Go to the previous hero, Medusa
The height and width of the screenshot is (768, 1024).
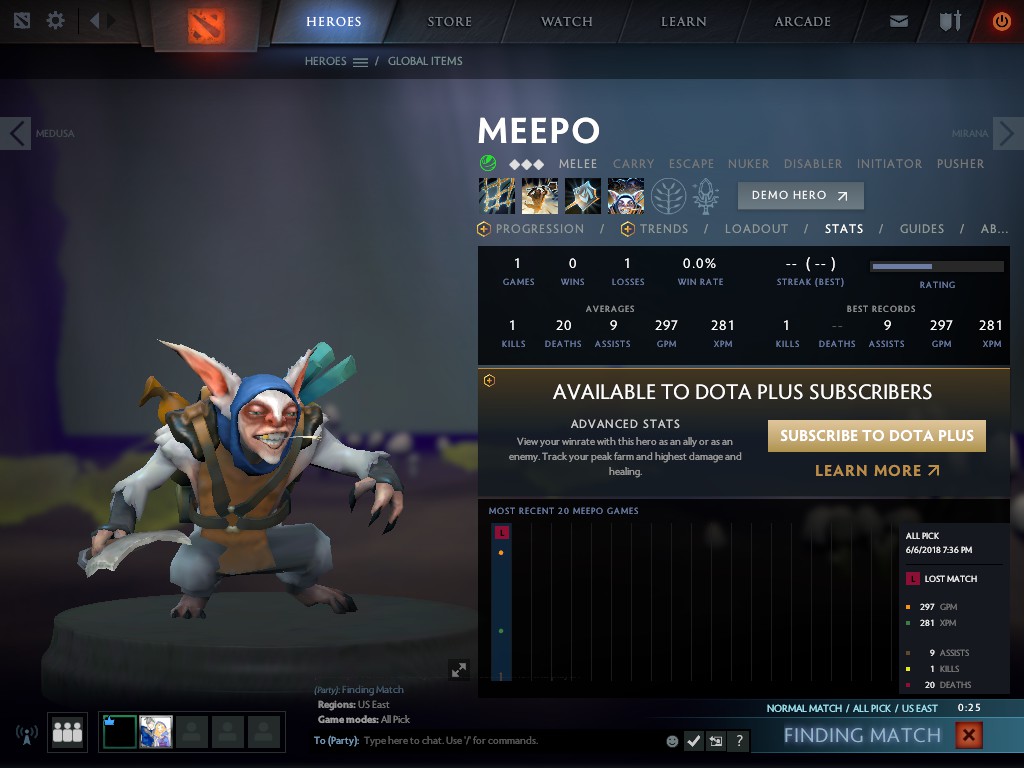point(16,133)
